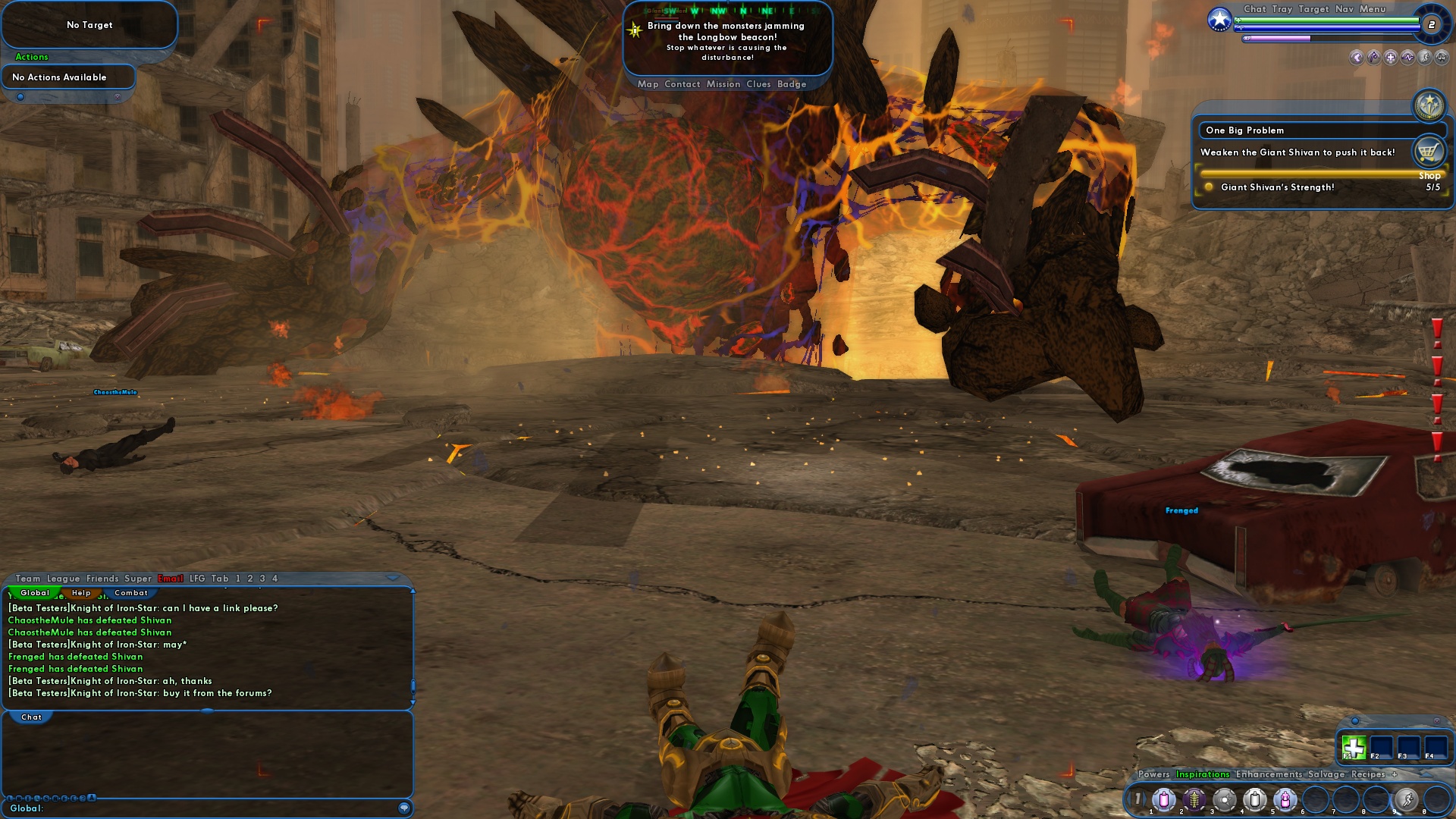
Task: Click the star emblem beside the health bars
Action: click(x=1219, y=19)
